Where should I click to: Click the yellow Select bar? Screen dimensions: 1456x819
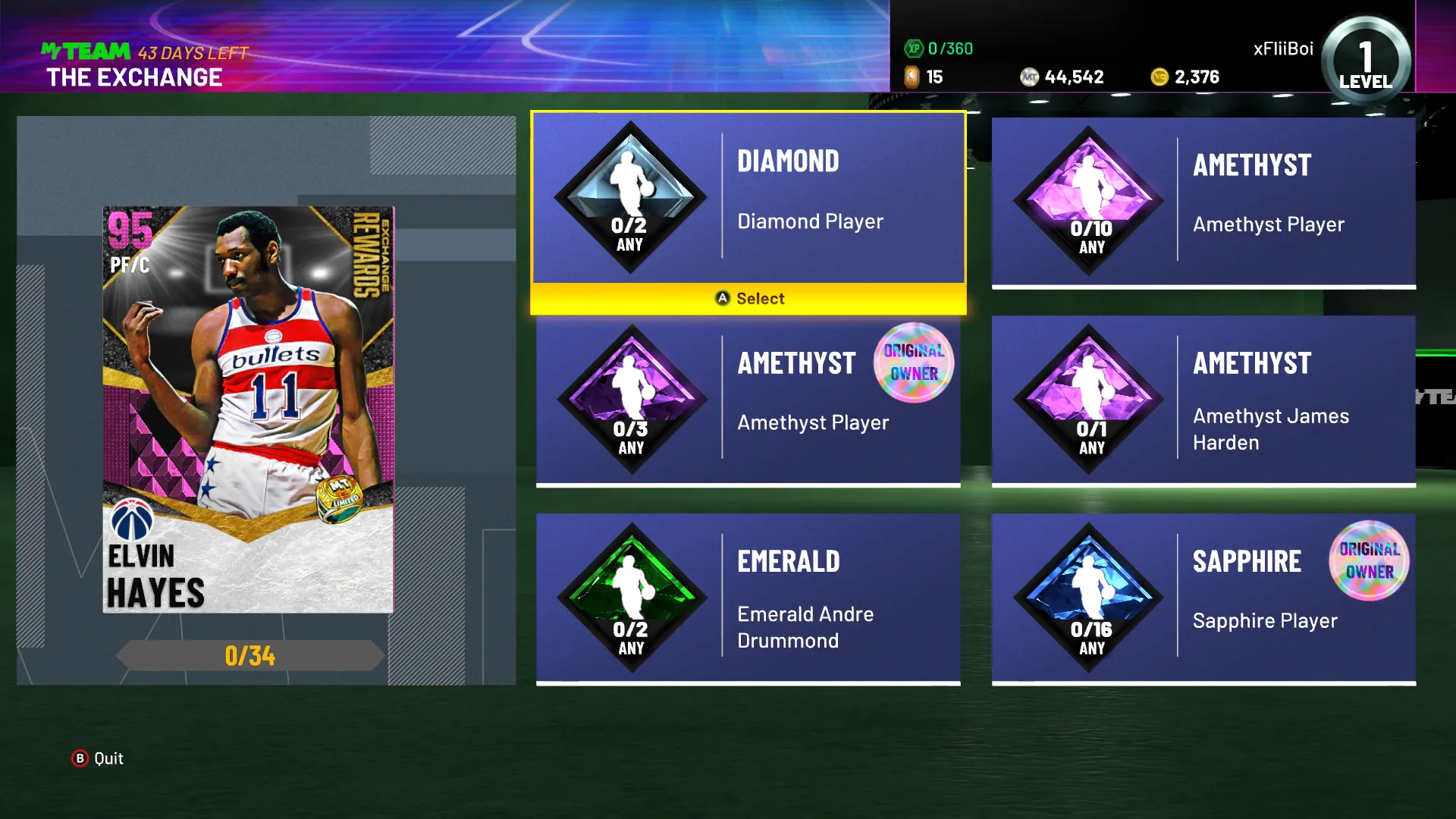(x=748, y=299)
